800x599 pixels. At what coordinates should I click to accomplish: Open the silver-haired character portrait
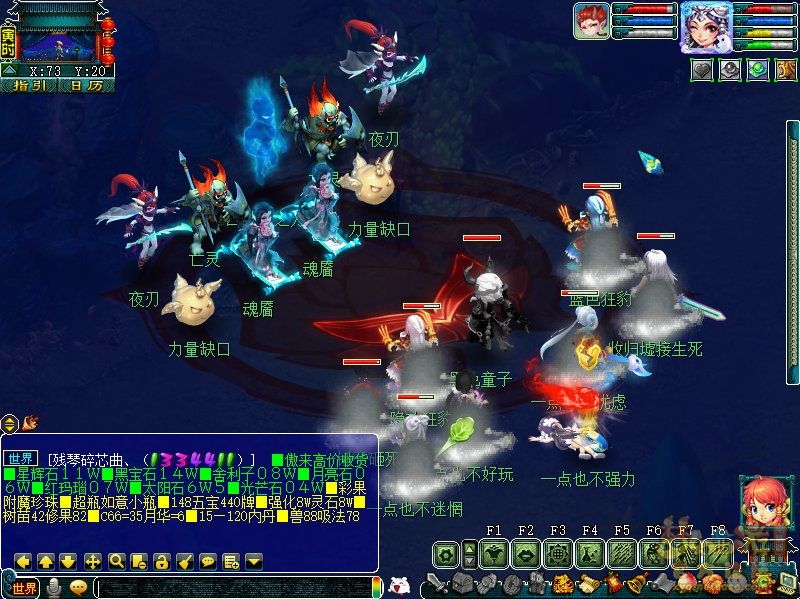(706, 26)
